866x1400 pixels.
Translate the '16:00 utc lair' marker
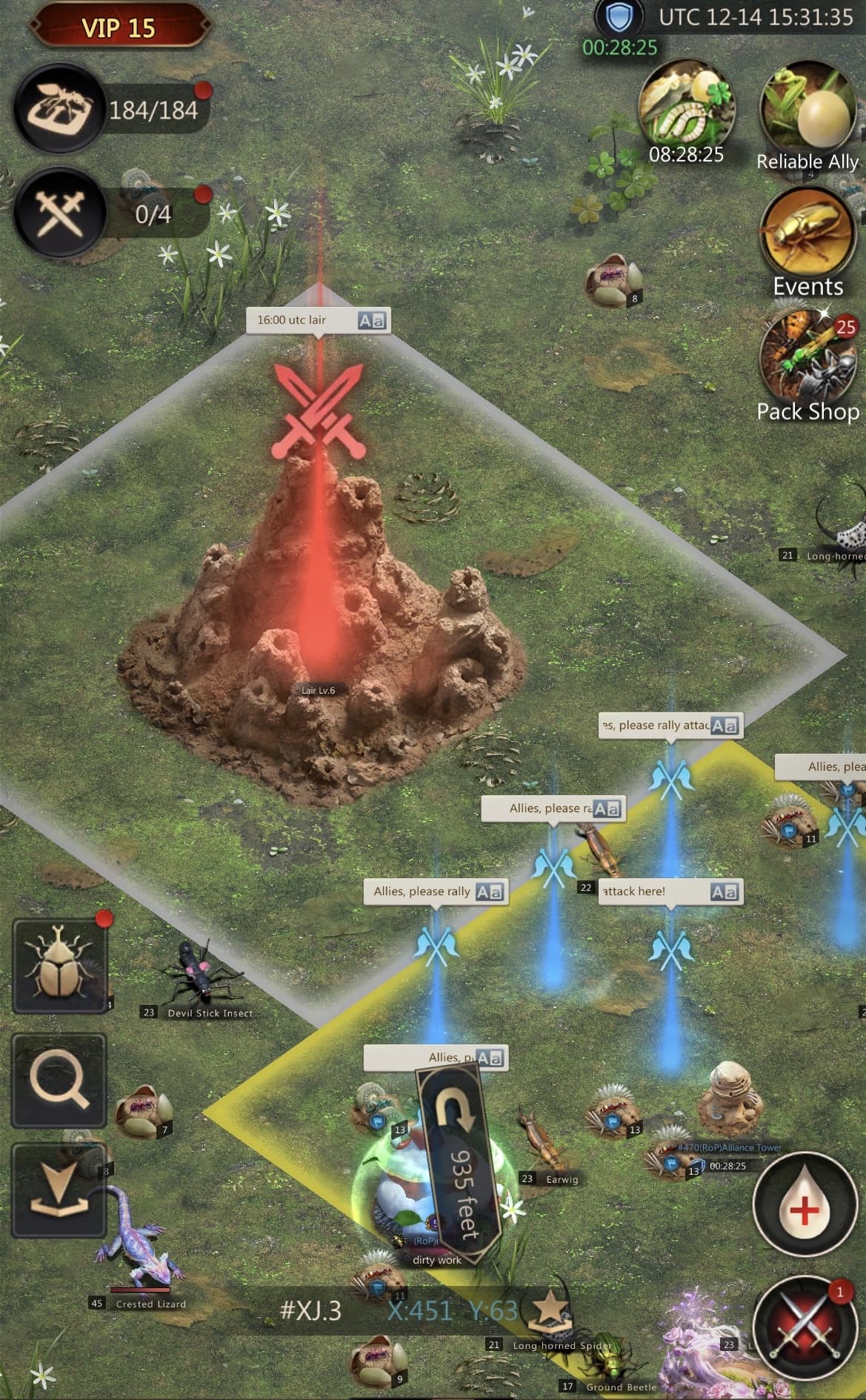[371, 321]
